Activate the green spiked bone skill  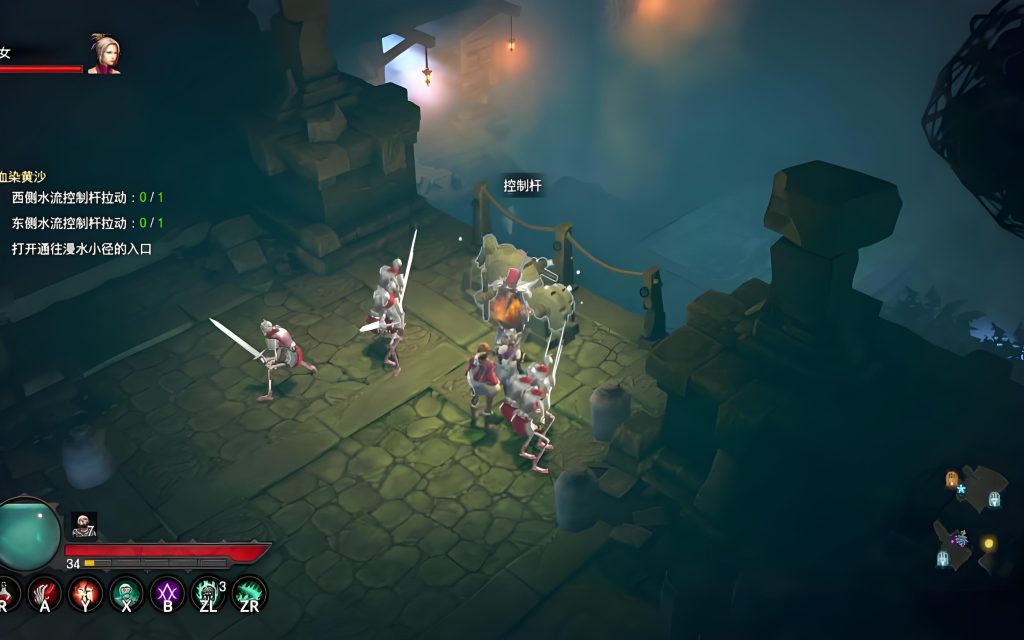249,594
